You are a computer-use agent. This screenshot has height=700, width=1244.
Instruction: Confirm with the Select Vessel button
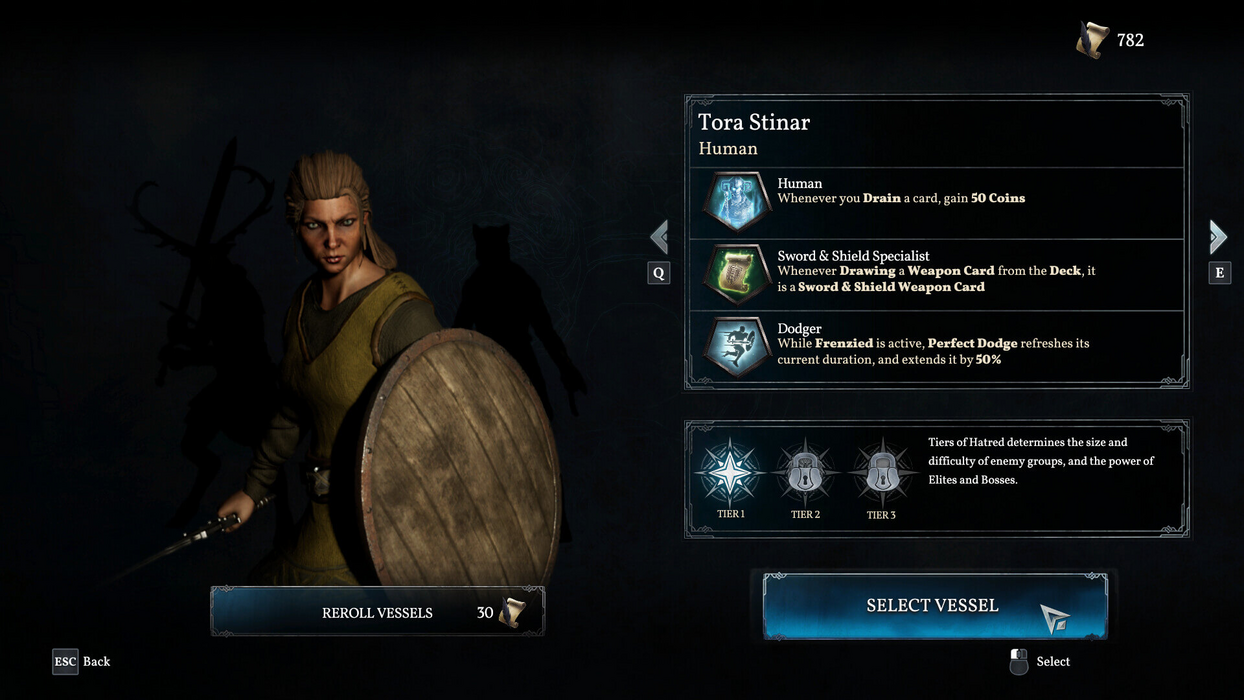click(933, 606)
